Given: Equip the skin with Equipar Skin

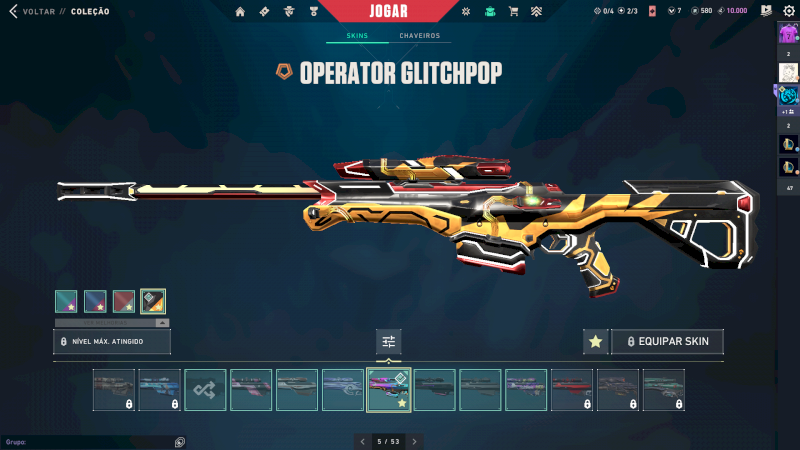Looking at the screenshot, I should coord(667,342).
